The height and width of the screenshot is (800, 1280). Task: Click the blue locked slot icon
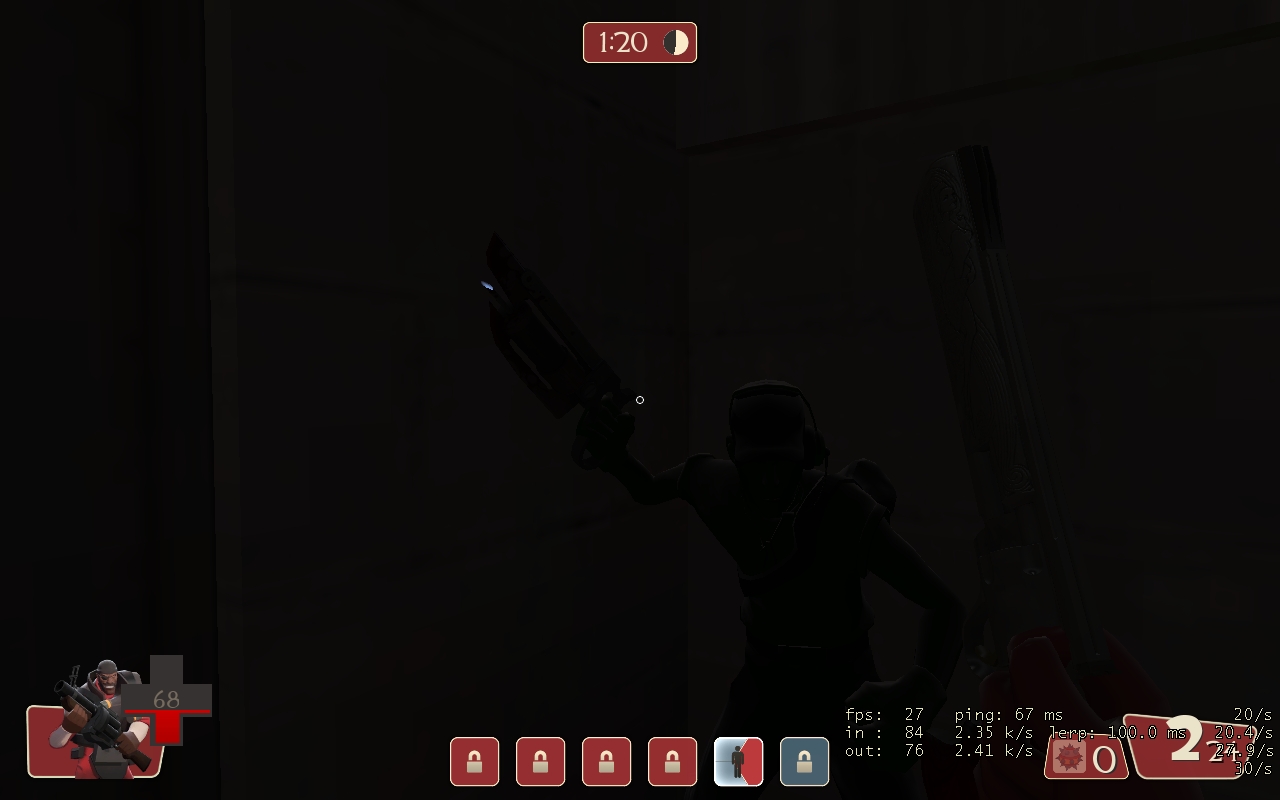[x=804, y=761]
